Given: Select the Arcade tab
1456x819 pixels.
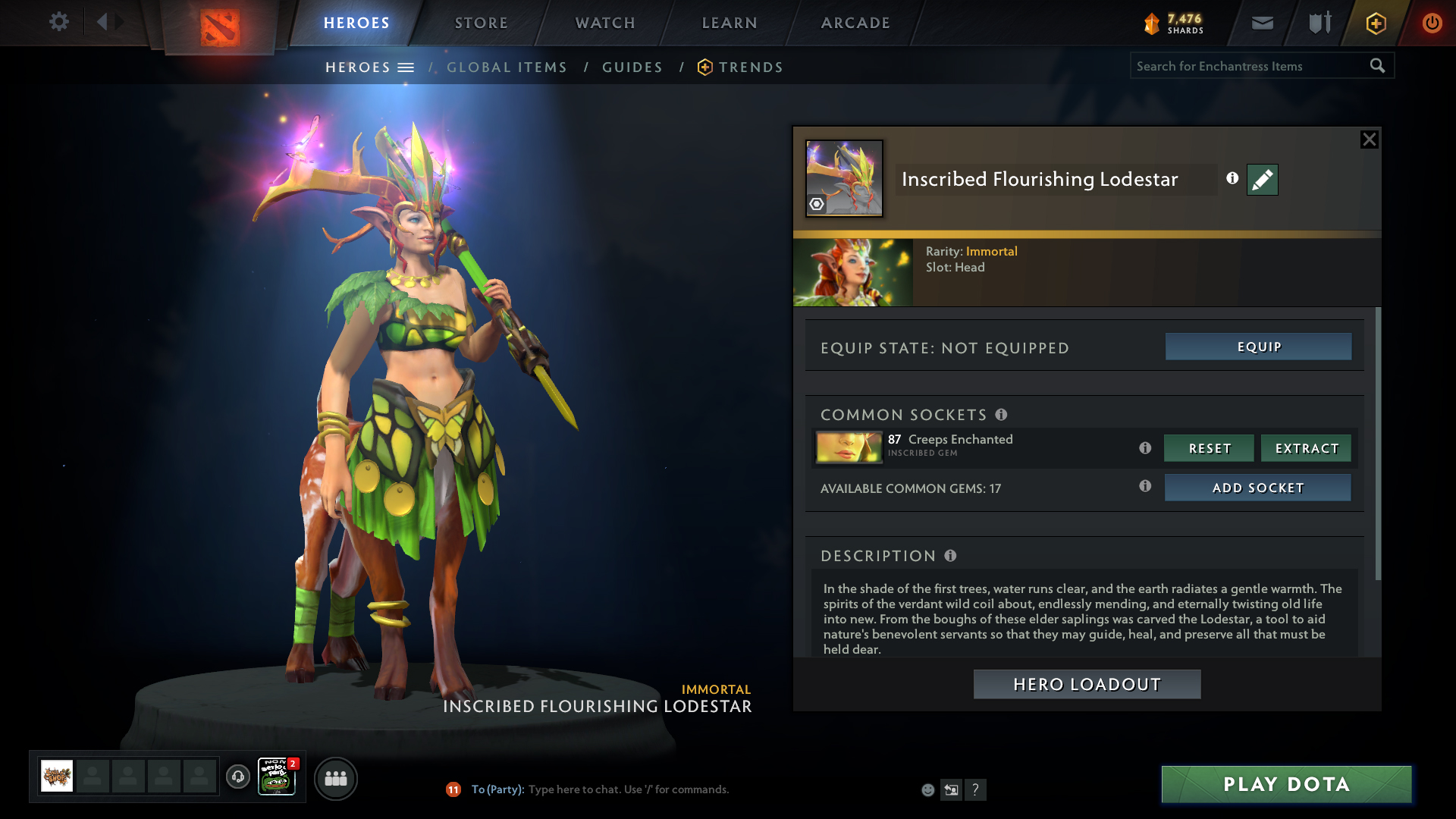Looking at the screenshot, I should pos(855,23).
